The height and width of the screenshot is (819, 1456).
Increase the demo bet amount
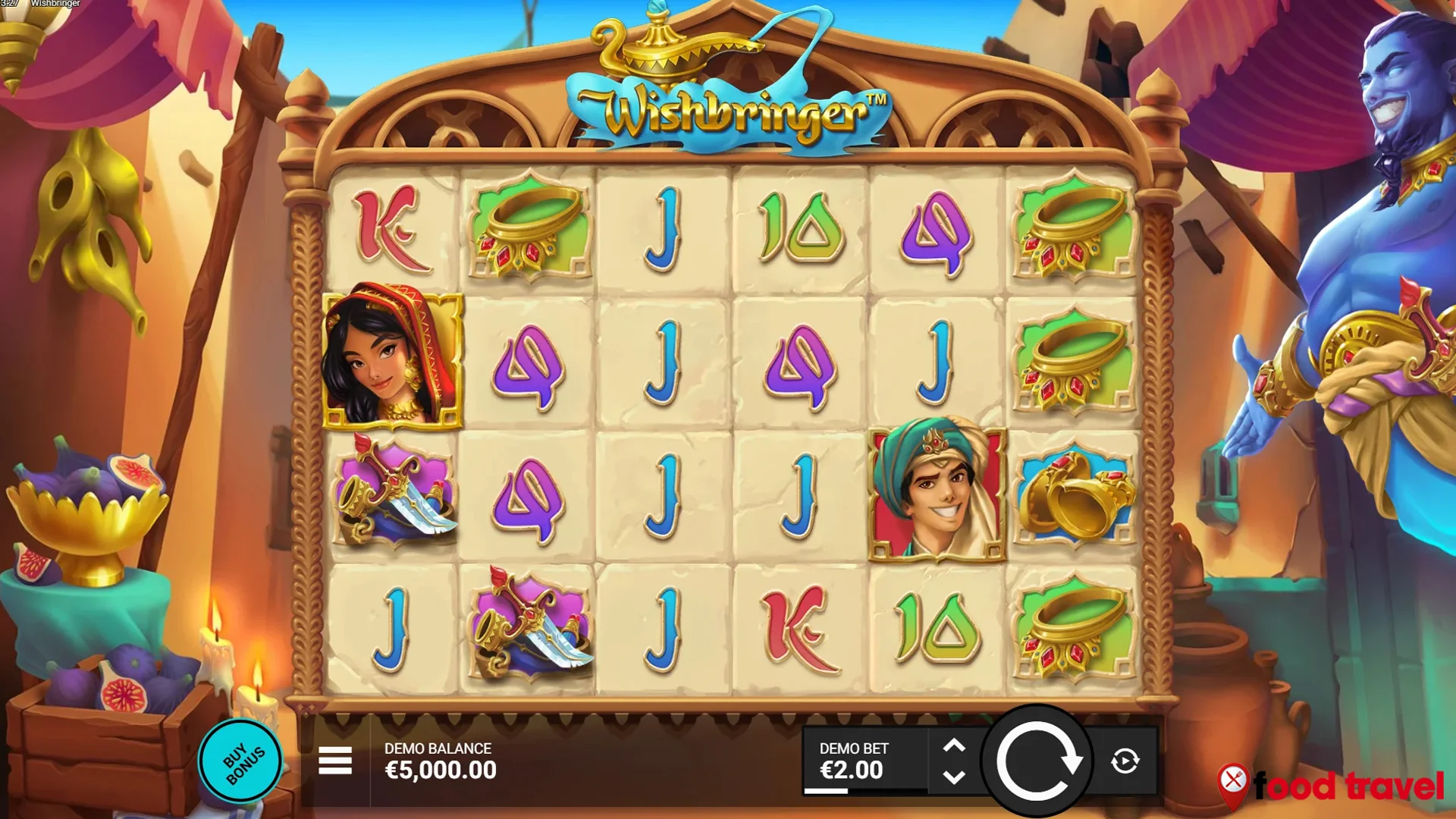(x=954, y=745)
